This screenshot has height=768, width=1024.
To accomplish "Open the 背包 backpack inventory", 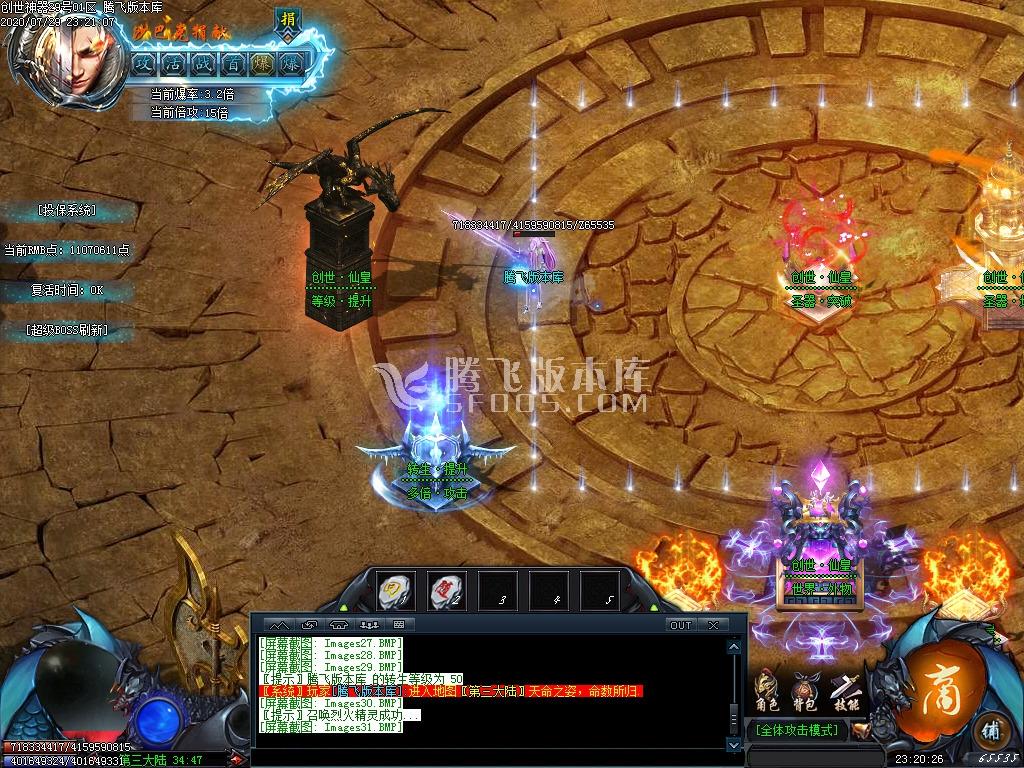I will (804, 688).
